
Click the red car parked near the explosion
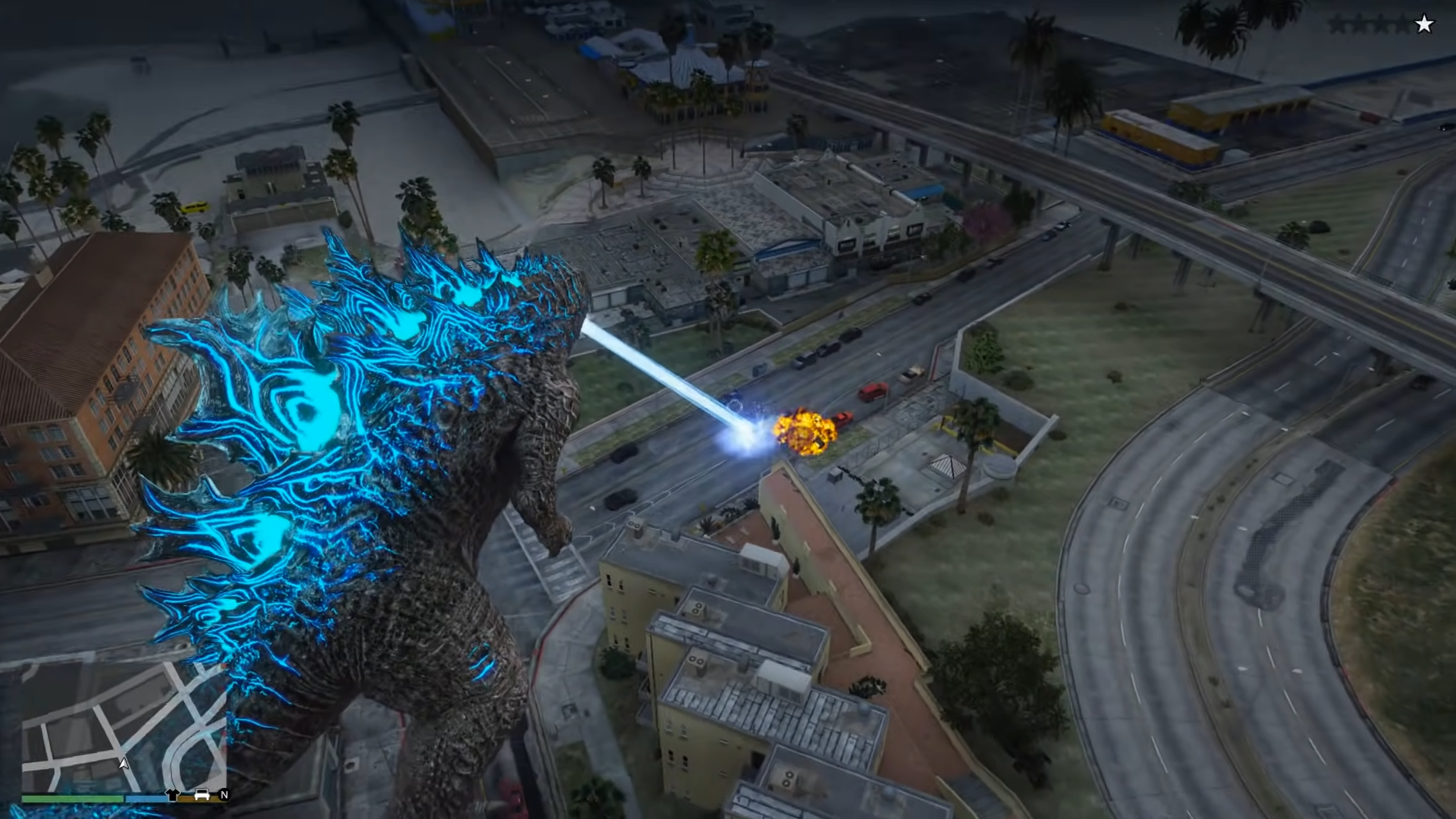(x=874, y=390)
